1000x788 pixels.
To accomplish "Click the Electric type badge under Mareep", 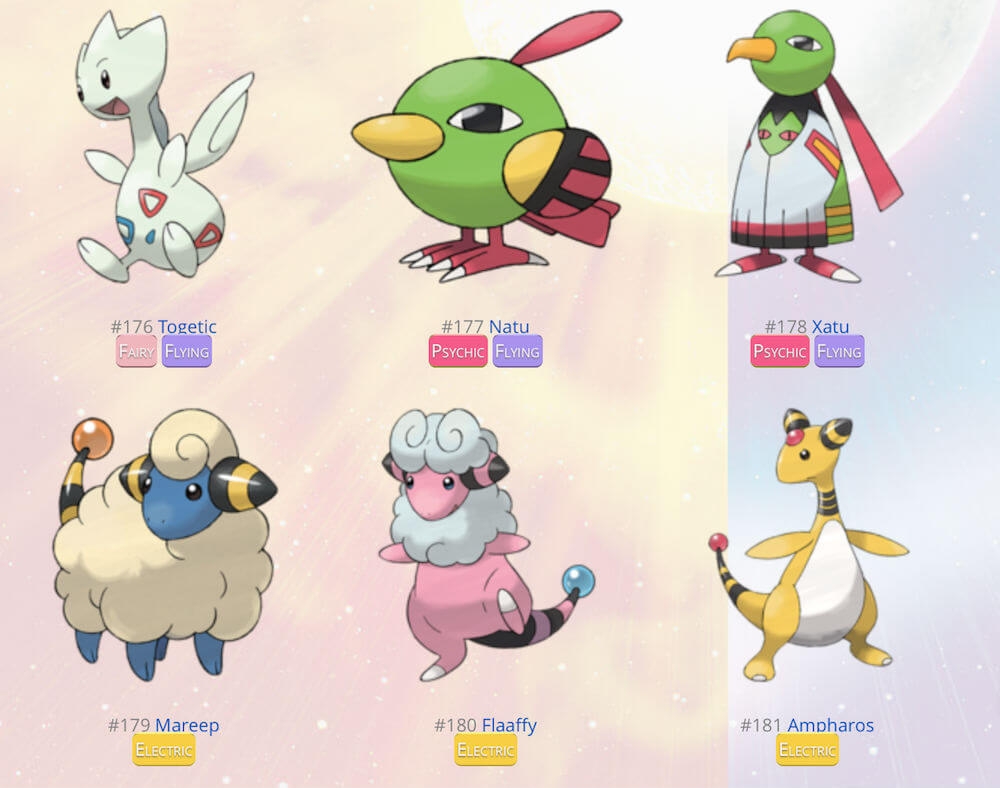I will point(164,750).
